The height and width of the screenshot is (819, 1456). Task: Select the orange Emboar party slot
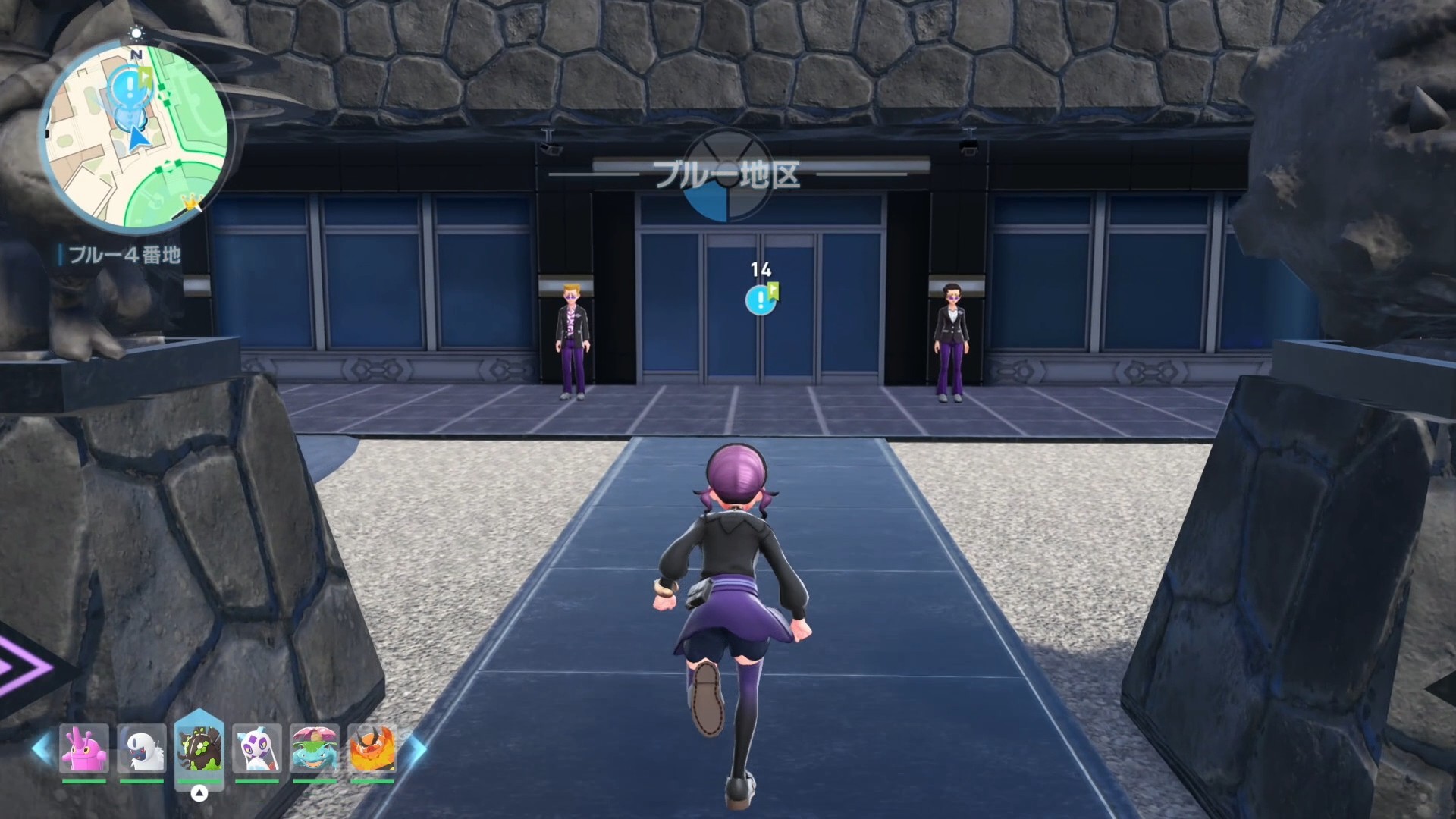(x=372, y=748)
